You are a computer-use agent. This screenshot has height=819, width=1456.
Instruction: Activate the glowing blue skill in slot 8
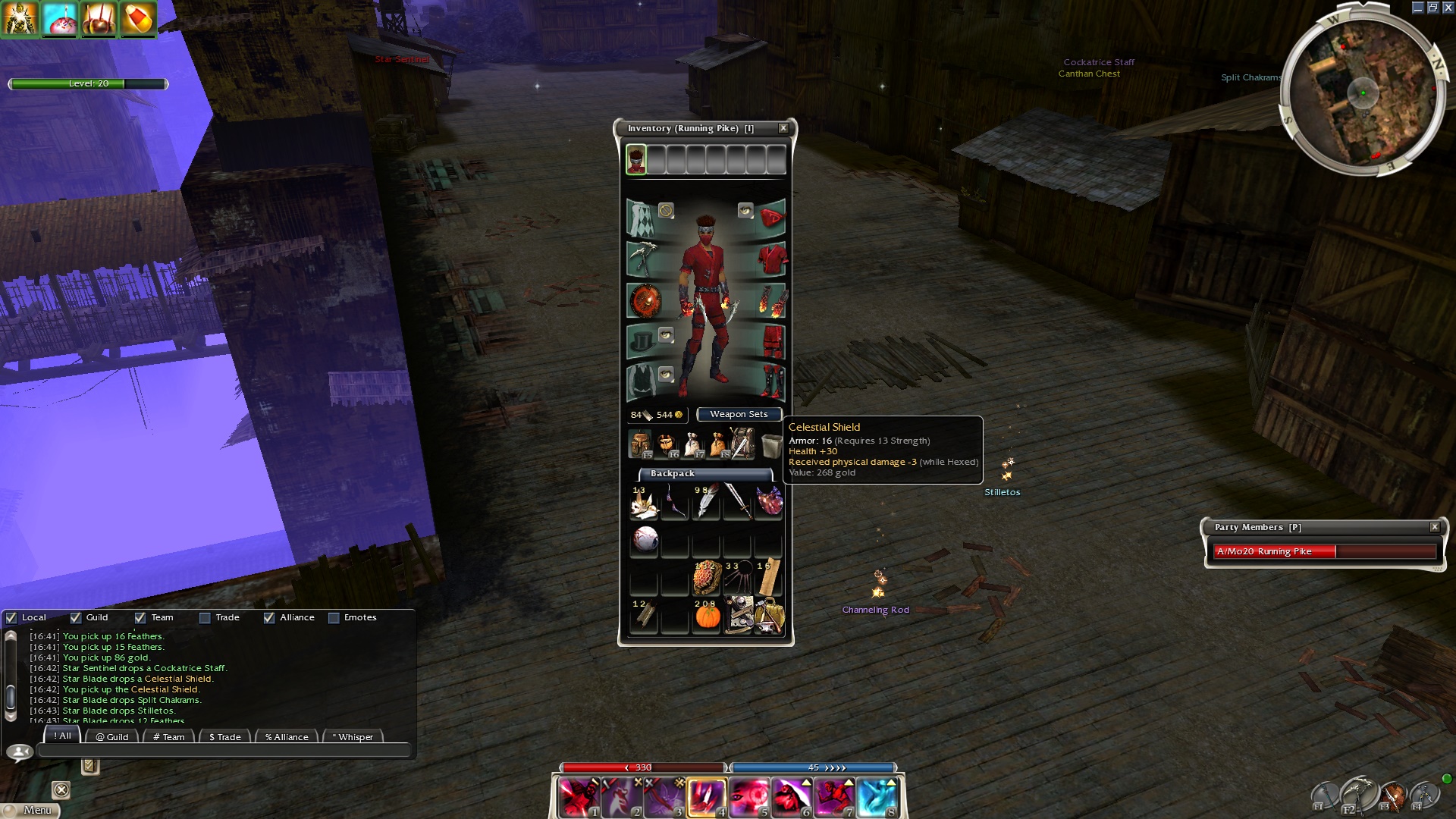(x=877, y=798)
